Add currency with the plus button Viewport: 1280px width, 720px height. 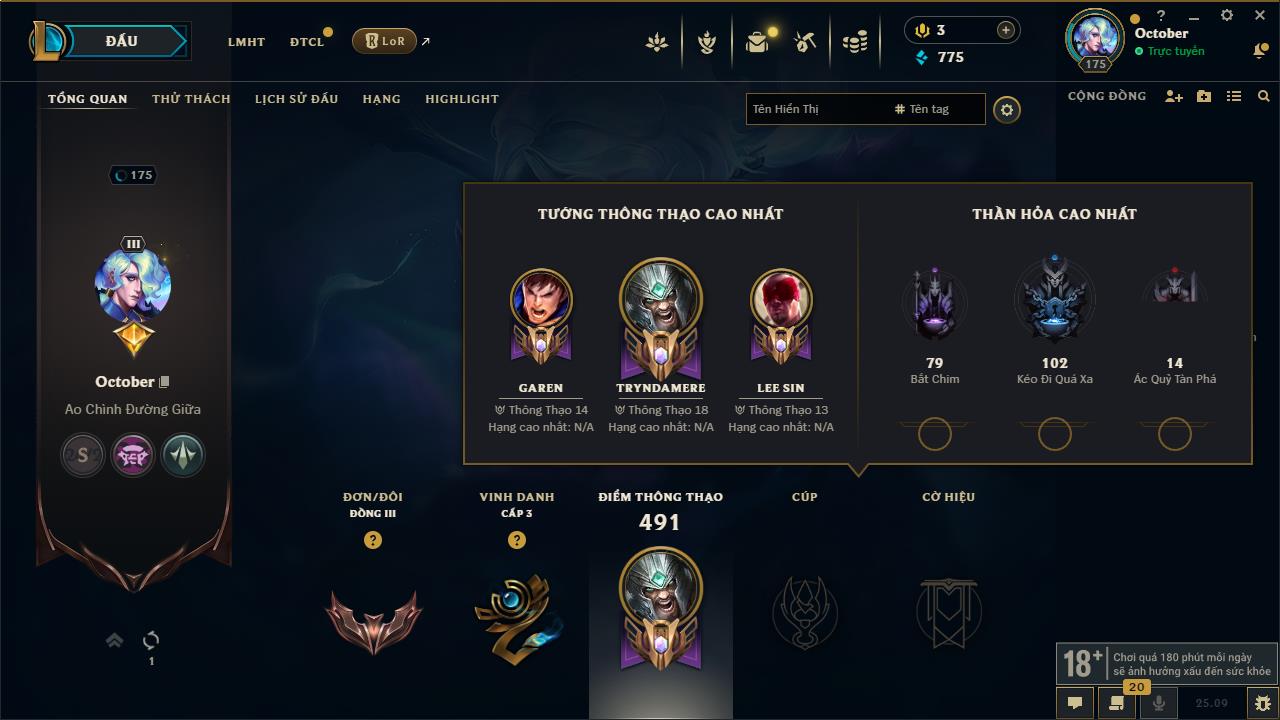(x=1005, y=31)
